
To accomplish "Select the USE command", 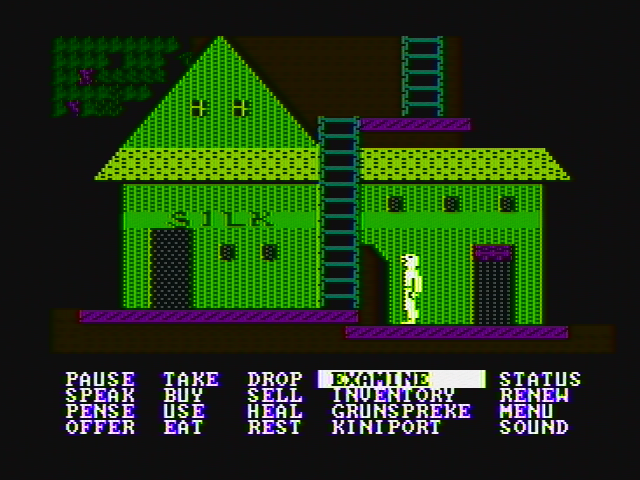I will coord(184,411).
